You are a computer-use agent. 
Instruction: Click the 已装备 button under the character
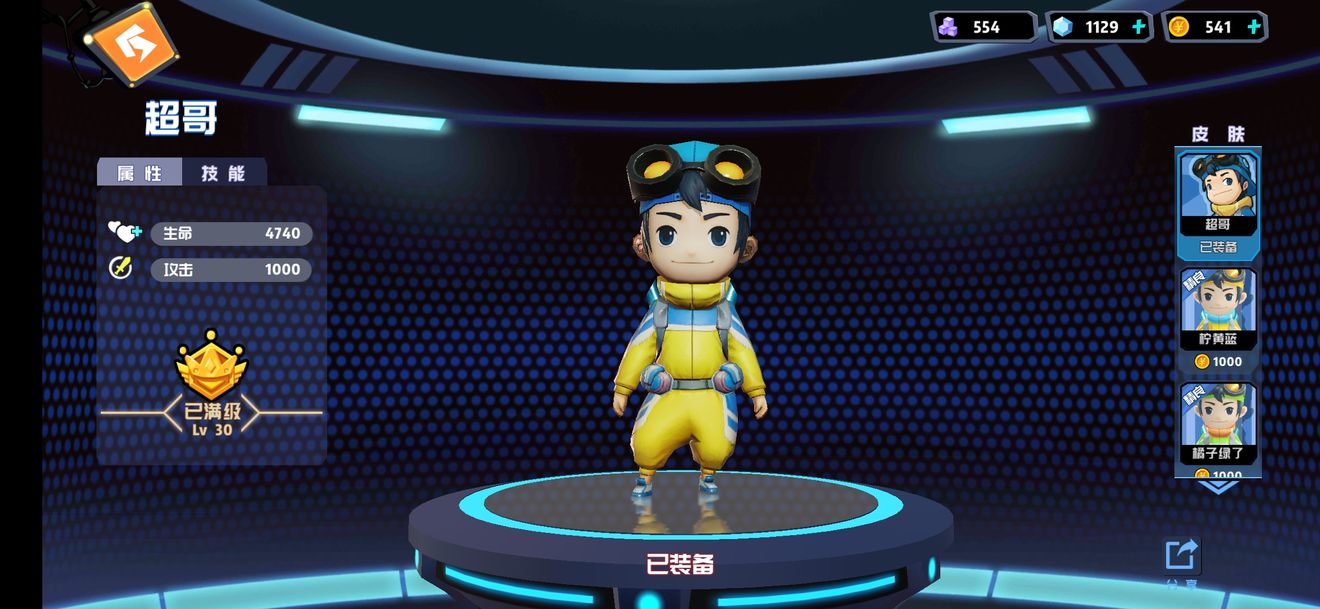(680, 564)
